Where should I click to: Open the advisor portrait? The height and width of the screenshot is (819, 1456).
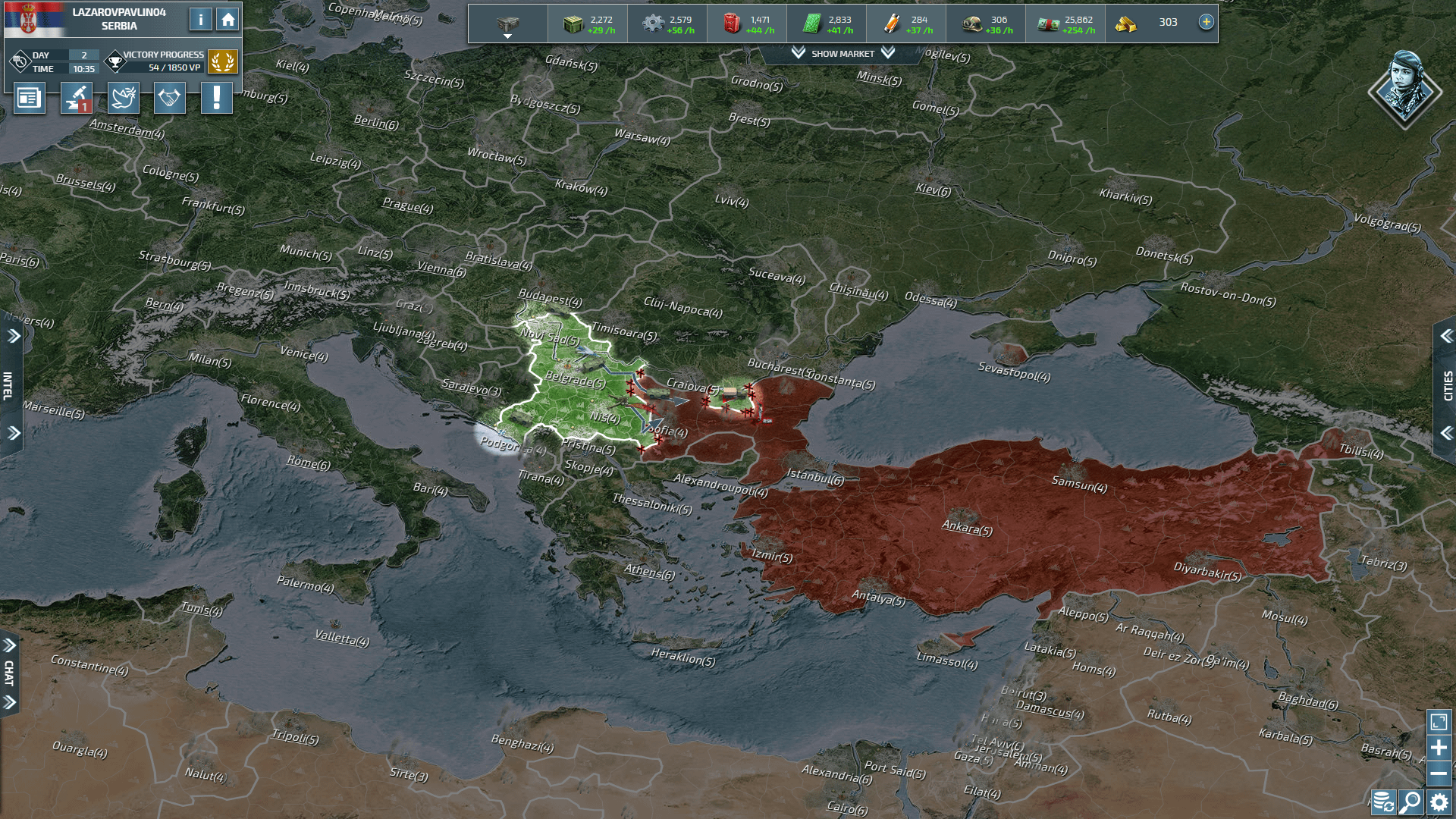pyautogui.click(x=1404, y=89)
